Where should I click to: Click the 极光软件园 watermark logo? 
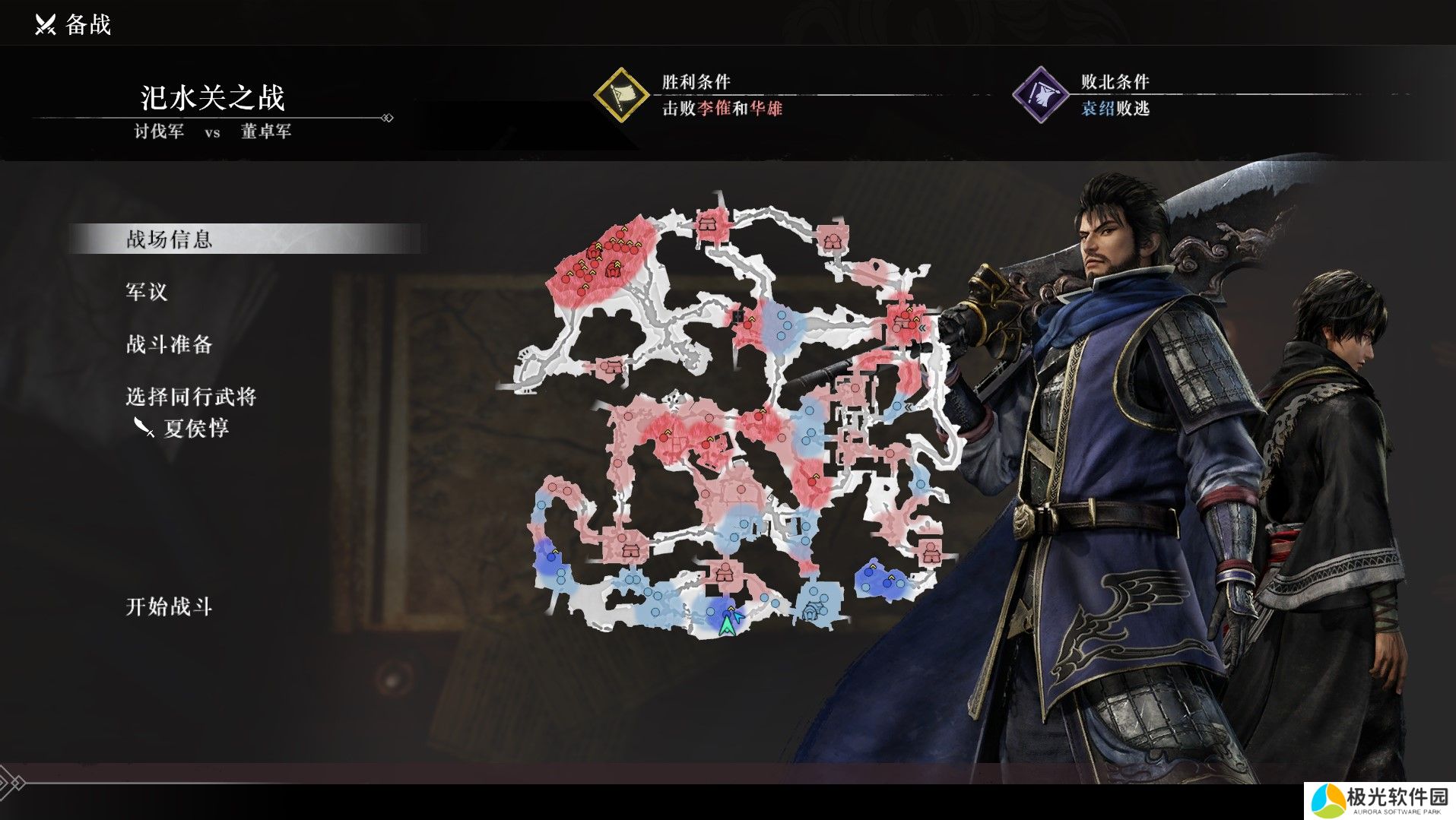coord(1379,800)
